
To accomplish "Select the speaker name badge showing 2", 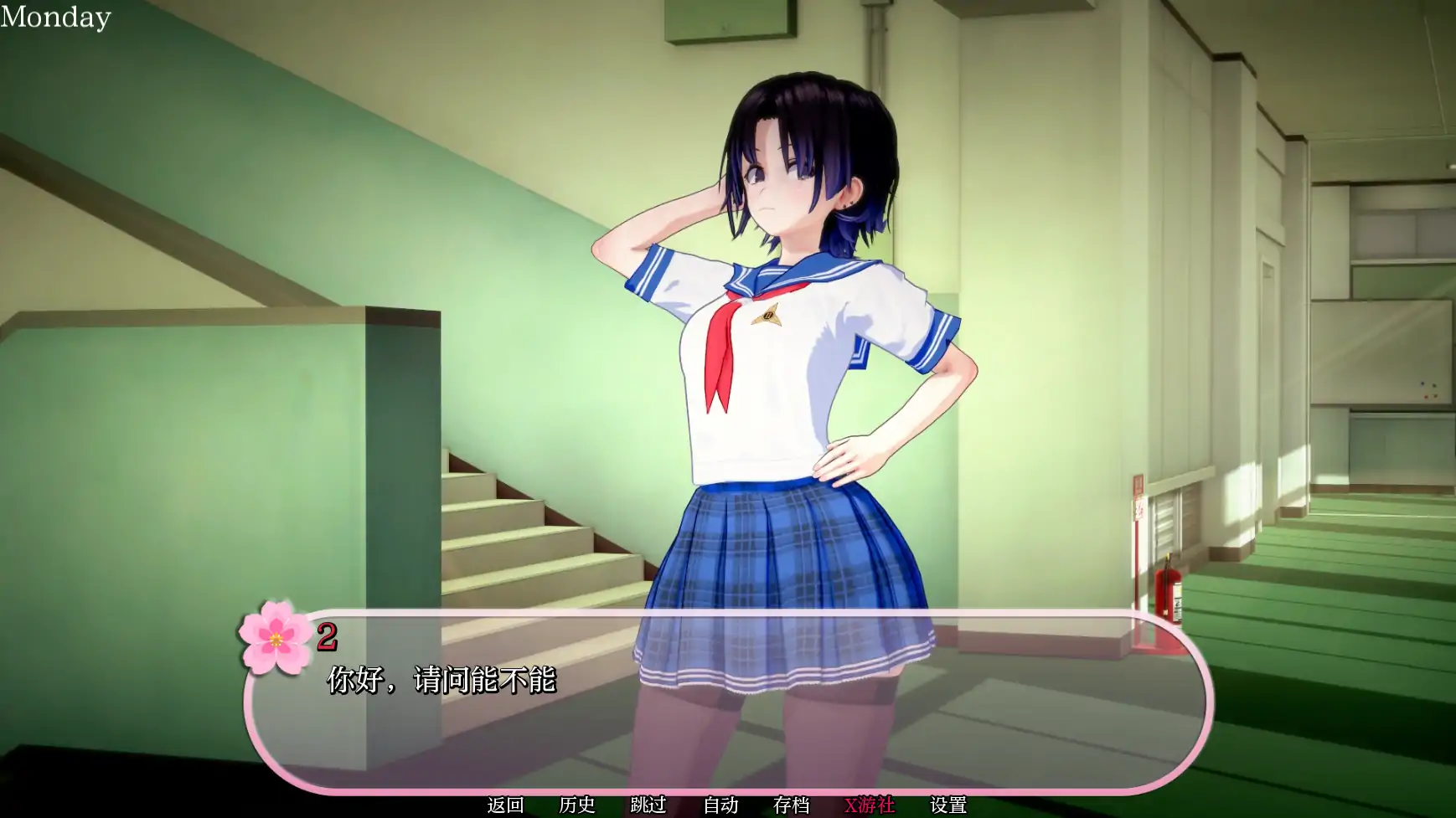I will pyautogui.click(x=328, y=635).
